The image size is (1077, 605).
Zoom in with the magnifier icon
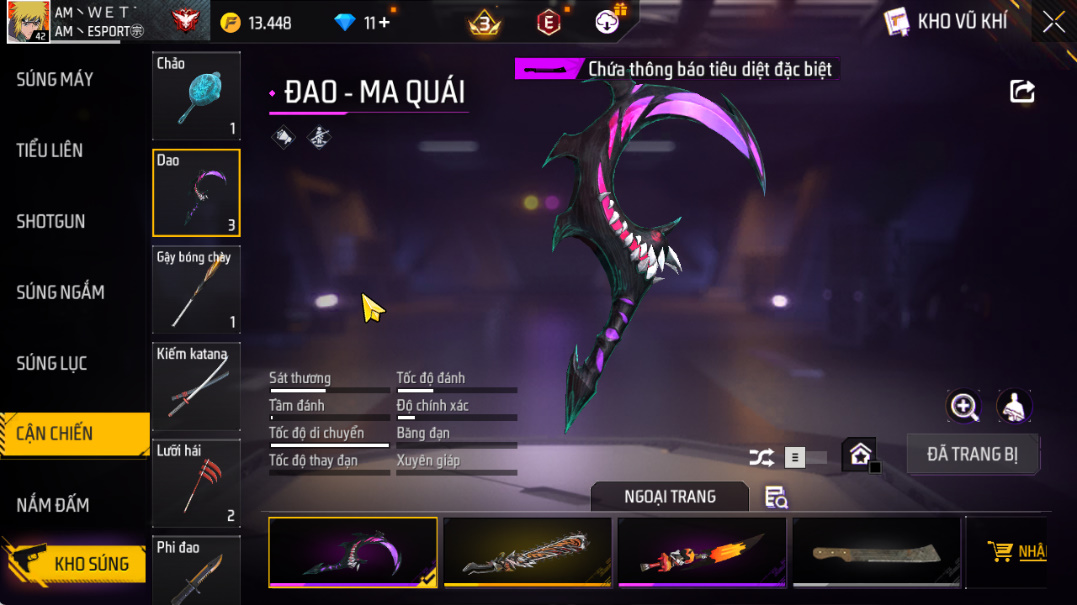[x=964, y=406]
